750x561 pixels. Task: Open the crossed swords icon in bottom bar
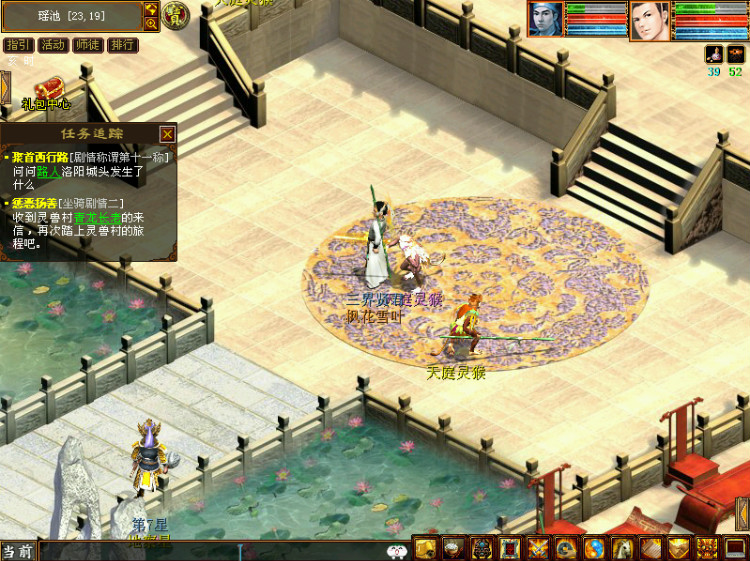coord(538,548)
